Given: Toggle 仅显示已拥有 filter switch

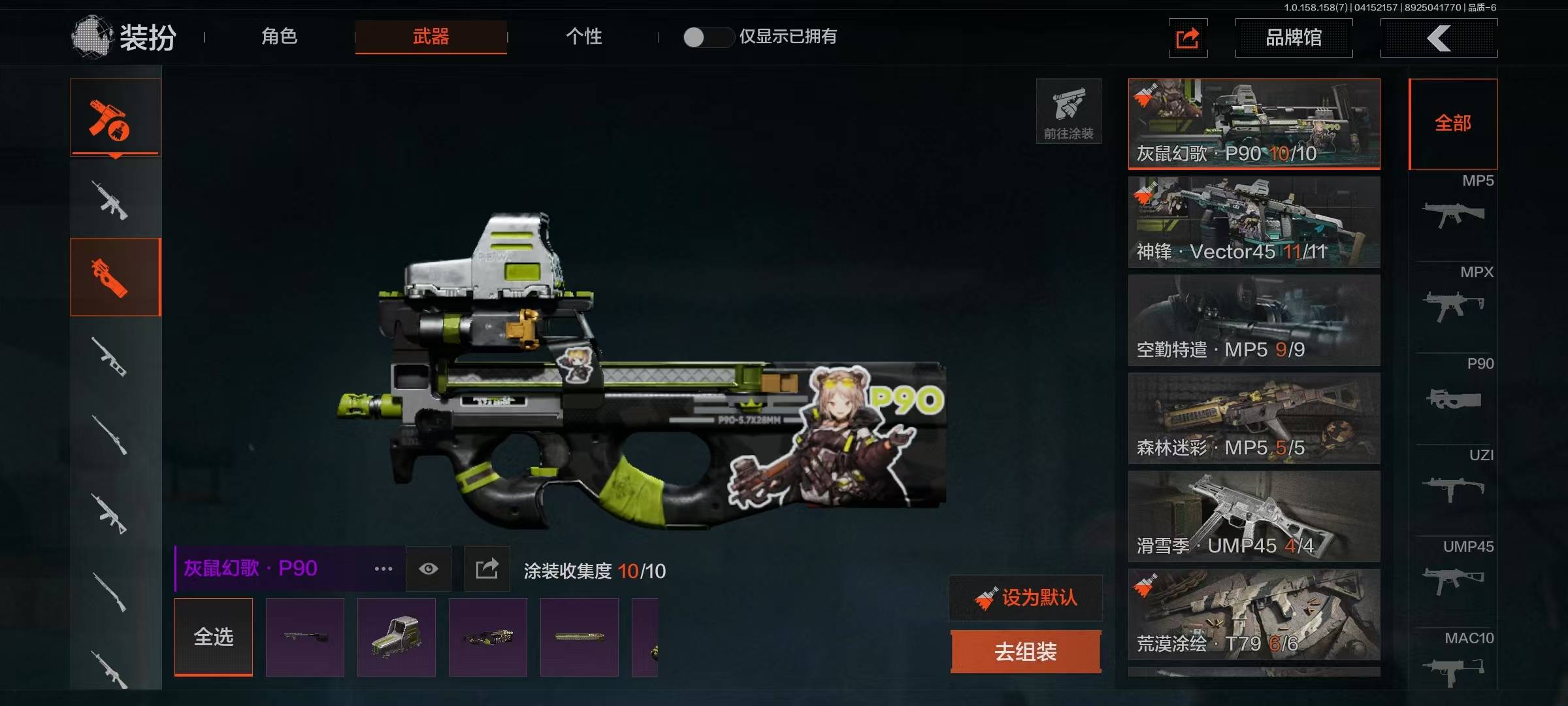Looking at the screenshot, I should 707,37.
